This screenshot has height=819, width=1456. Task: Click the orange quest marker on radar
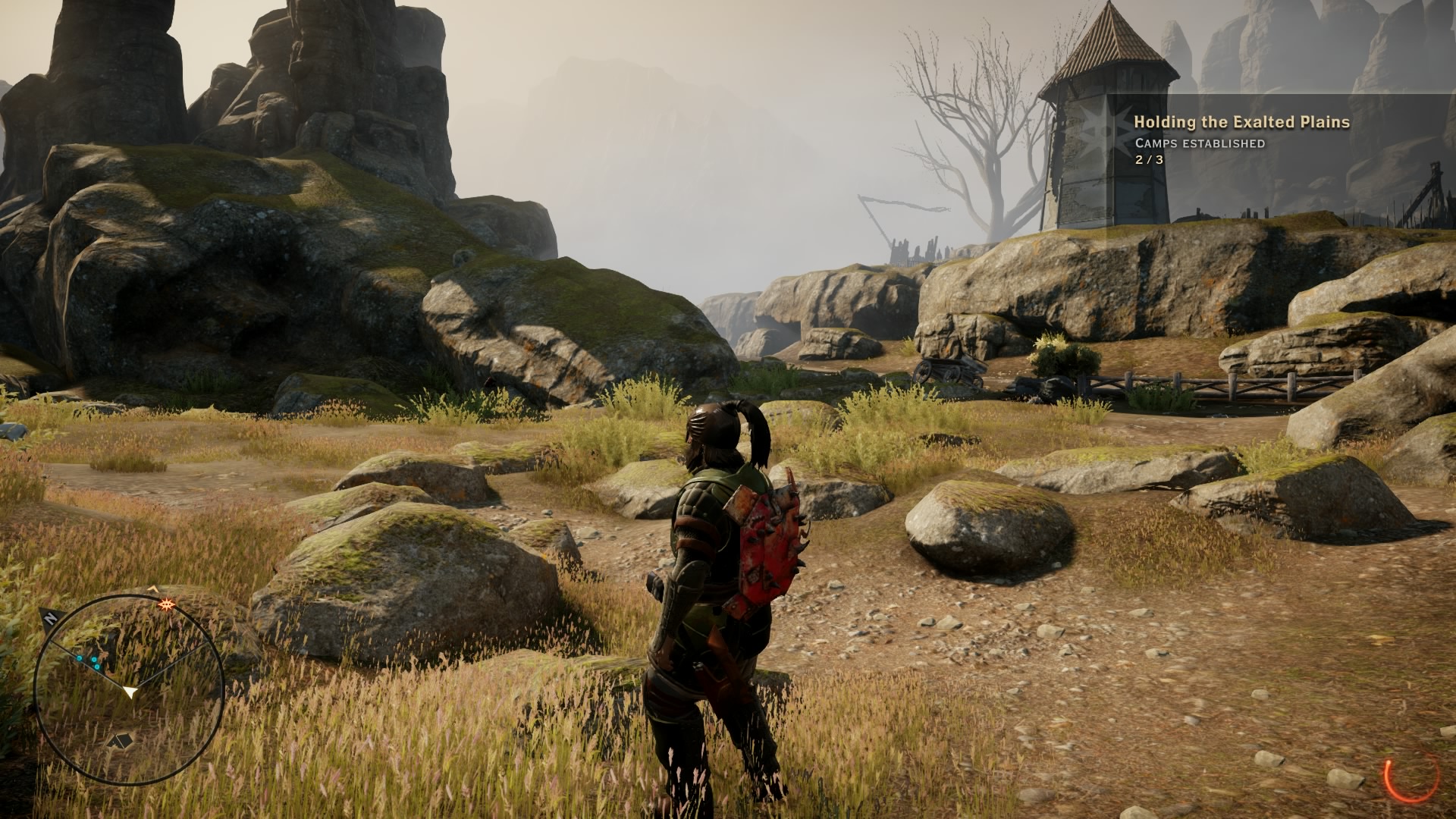click(166, 604)
